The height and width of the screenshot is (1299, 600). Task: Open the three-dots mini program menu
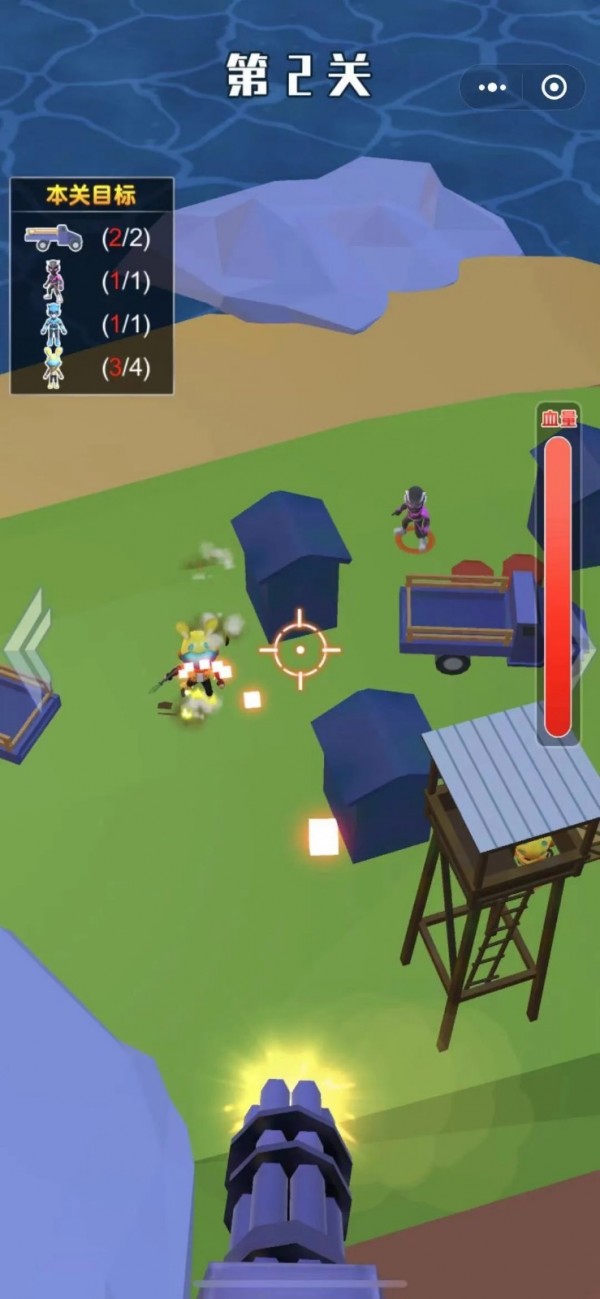[x=492, y=88]
